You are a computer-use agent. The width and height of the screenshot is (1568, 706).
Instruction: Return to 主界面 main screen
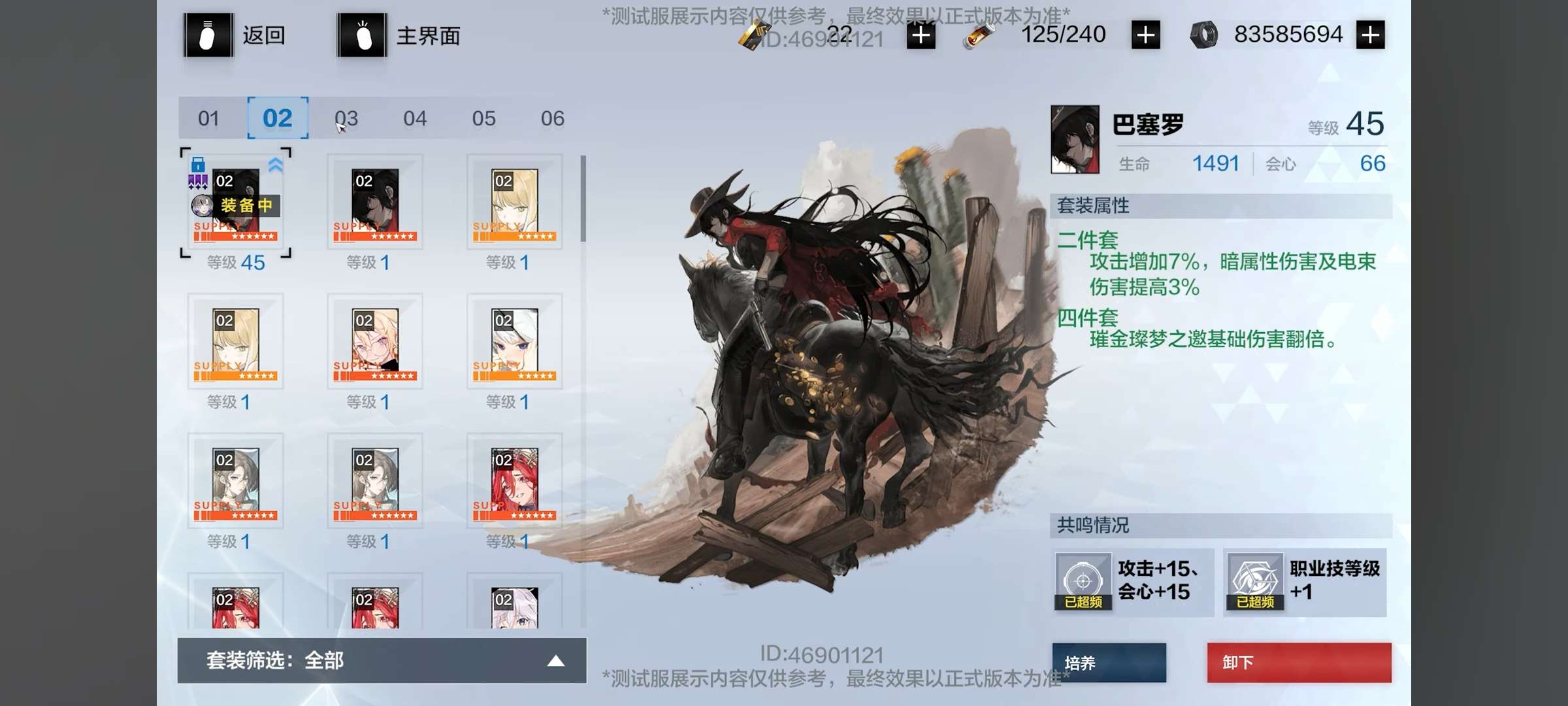[x=399, y=35]
